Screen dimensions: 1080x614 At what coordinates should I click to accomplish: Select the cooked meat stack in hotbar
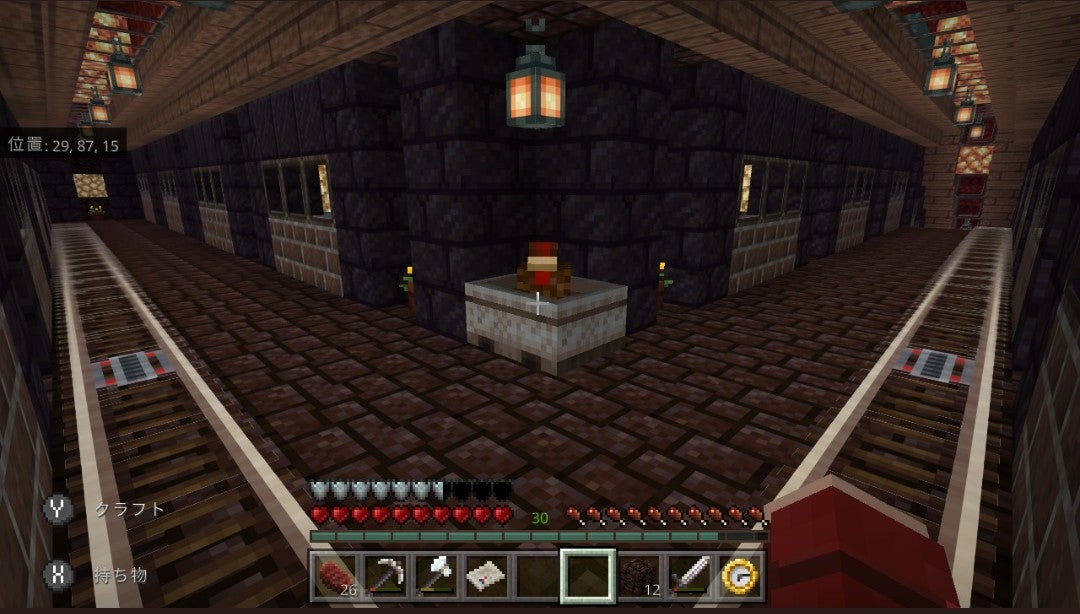point(334,575)
